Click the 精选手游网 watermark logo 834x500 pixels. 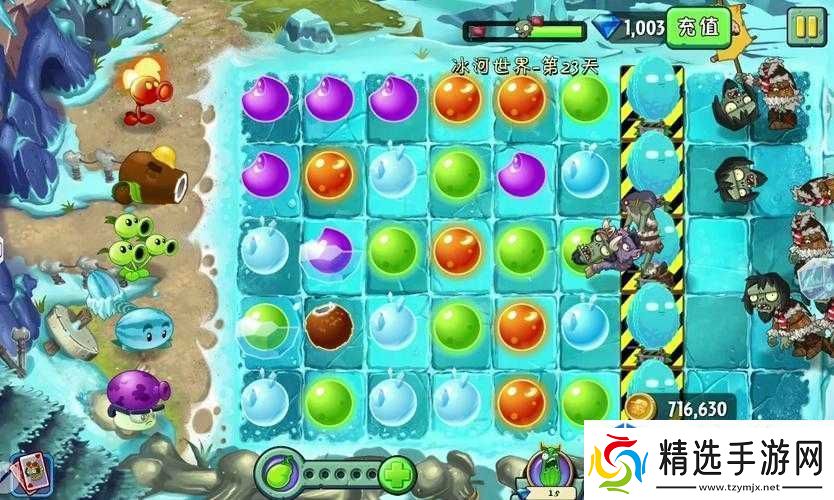pyautogui.click(x=703, y=461)
